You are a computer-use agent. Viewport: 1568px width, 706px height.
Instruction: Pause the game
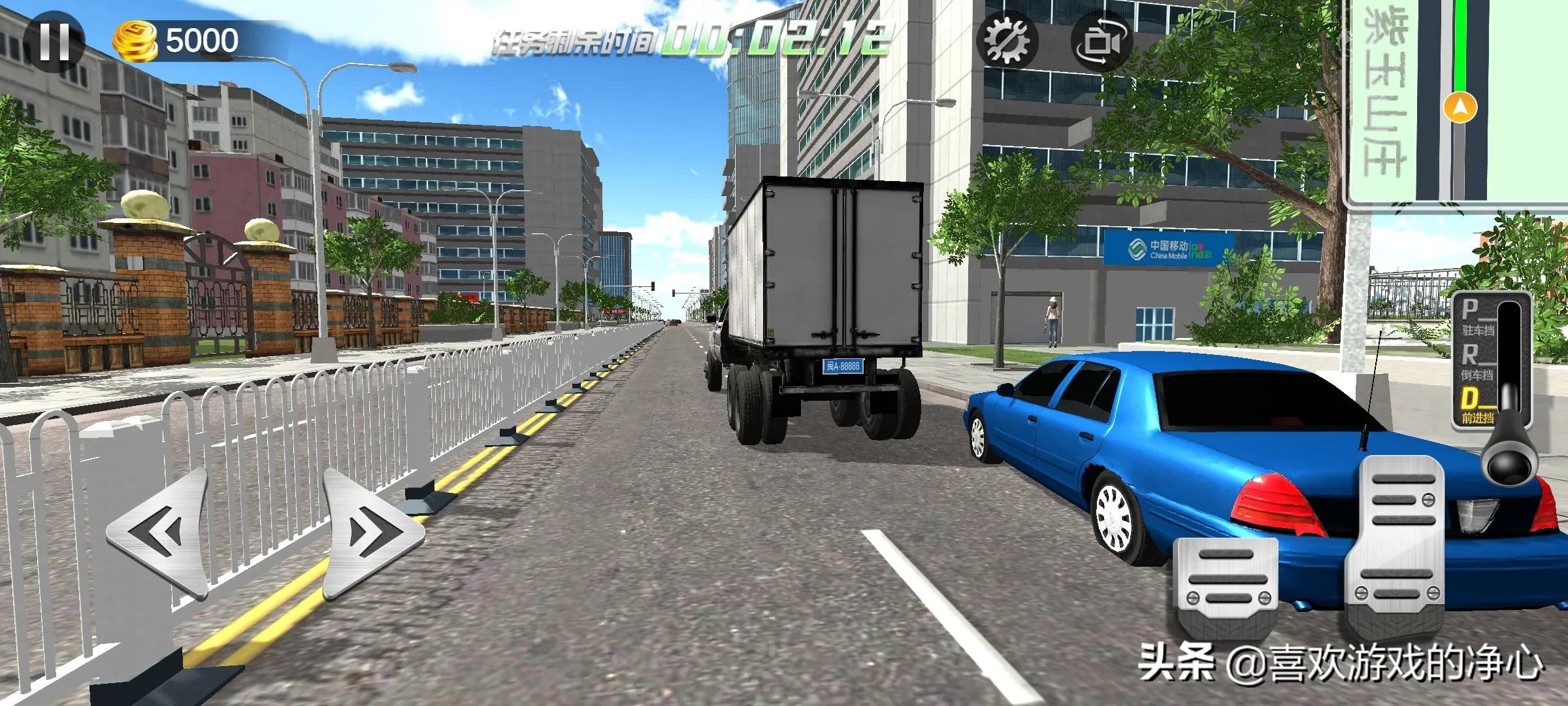(54, 41)
